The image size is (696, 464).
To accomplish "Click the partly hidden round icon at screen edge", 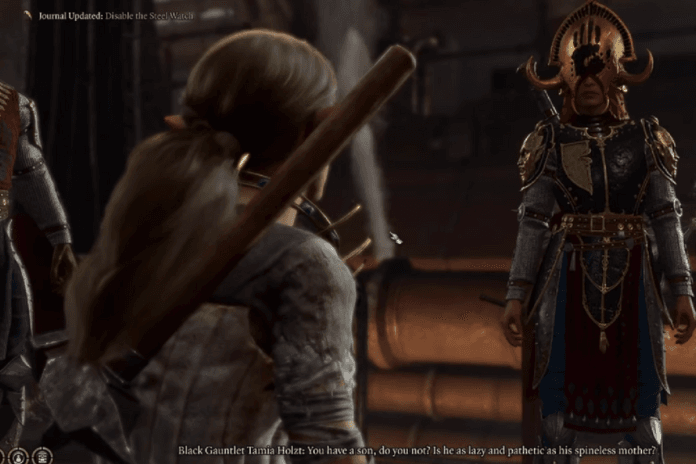I will coord(3,456).
